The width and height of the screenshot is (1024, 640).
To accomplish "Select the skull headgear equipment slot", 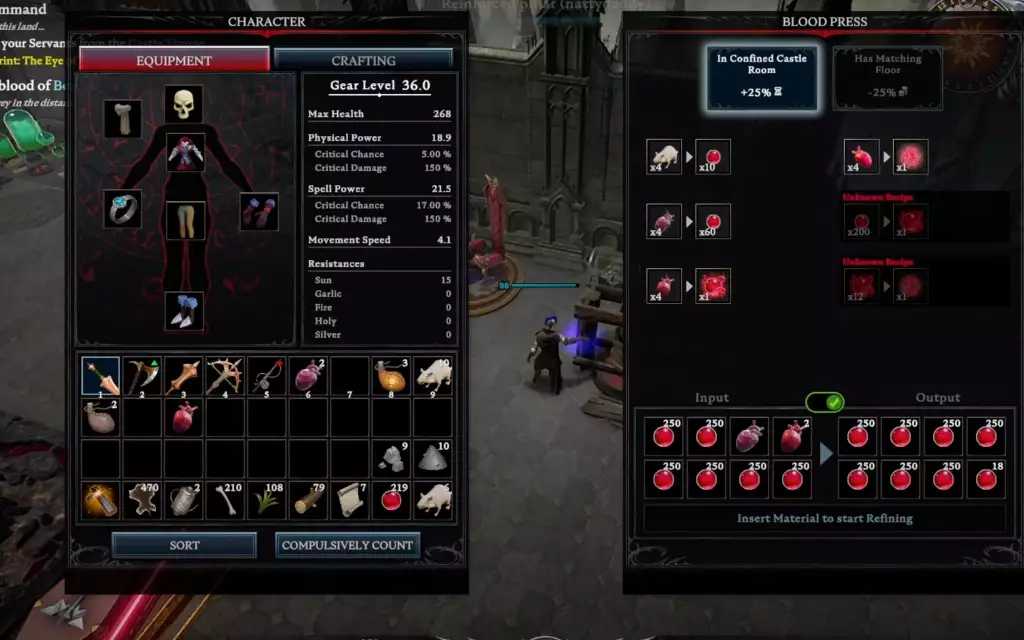I will [x=183, y=104].
